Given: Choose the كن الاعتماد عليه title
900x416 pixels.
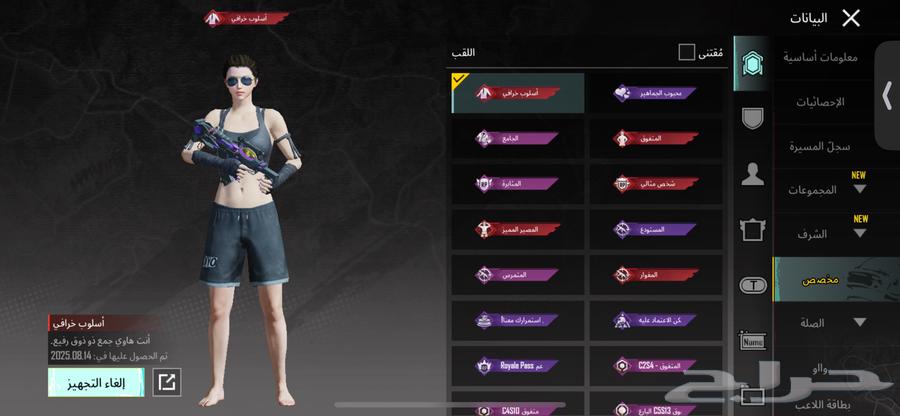Looking at the screenshot, I should 655,321.
